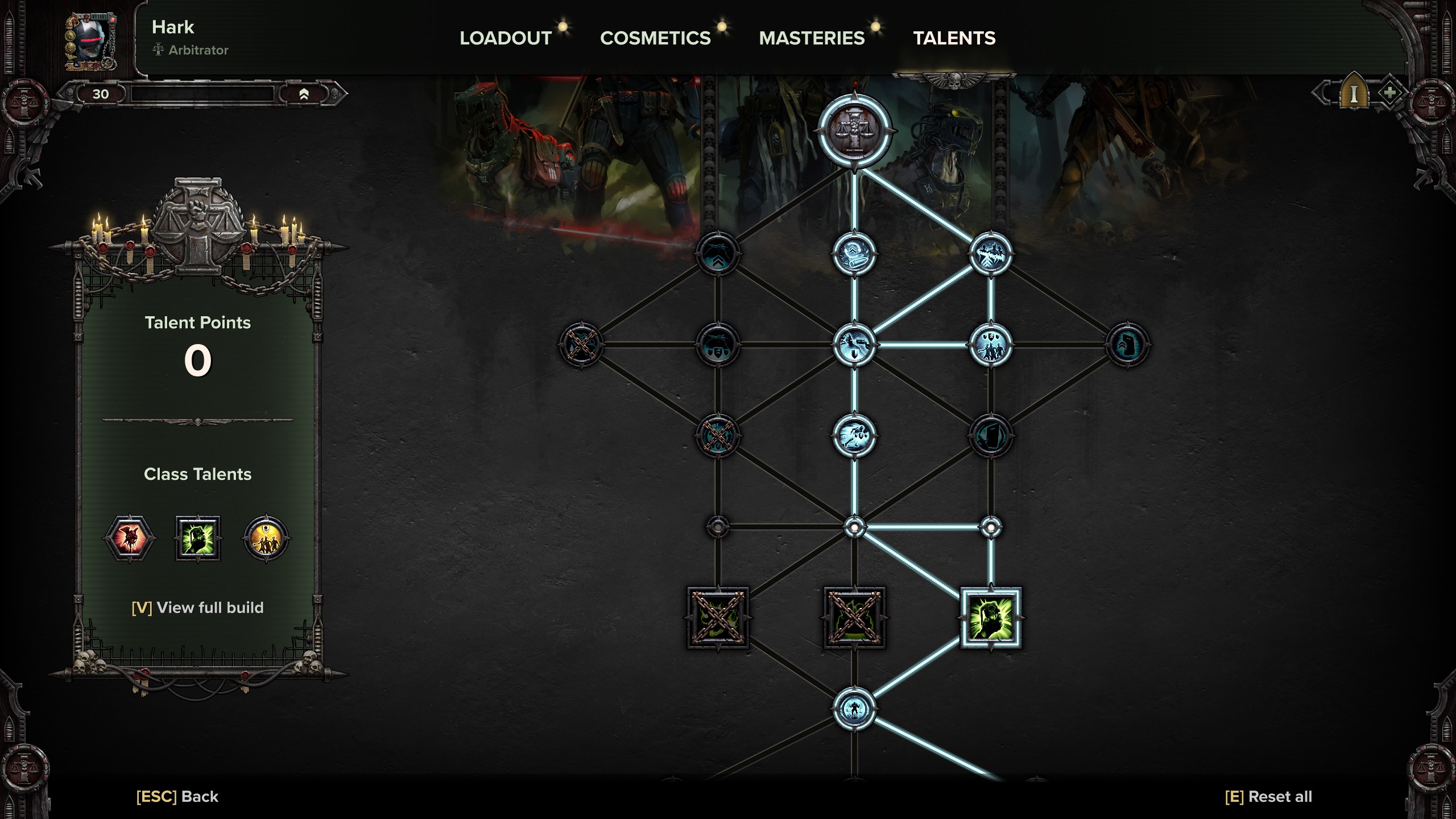Switch to the LOADOUT tab

(505, 38)
